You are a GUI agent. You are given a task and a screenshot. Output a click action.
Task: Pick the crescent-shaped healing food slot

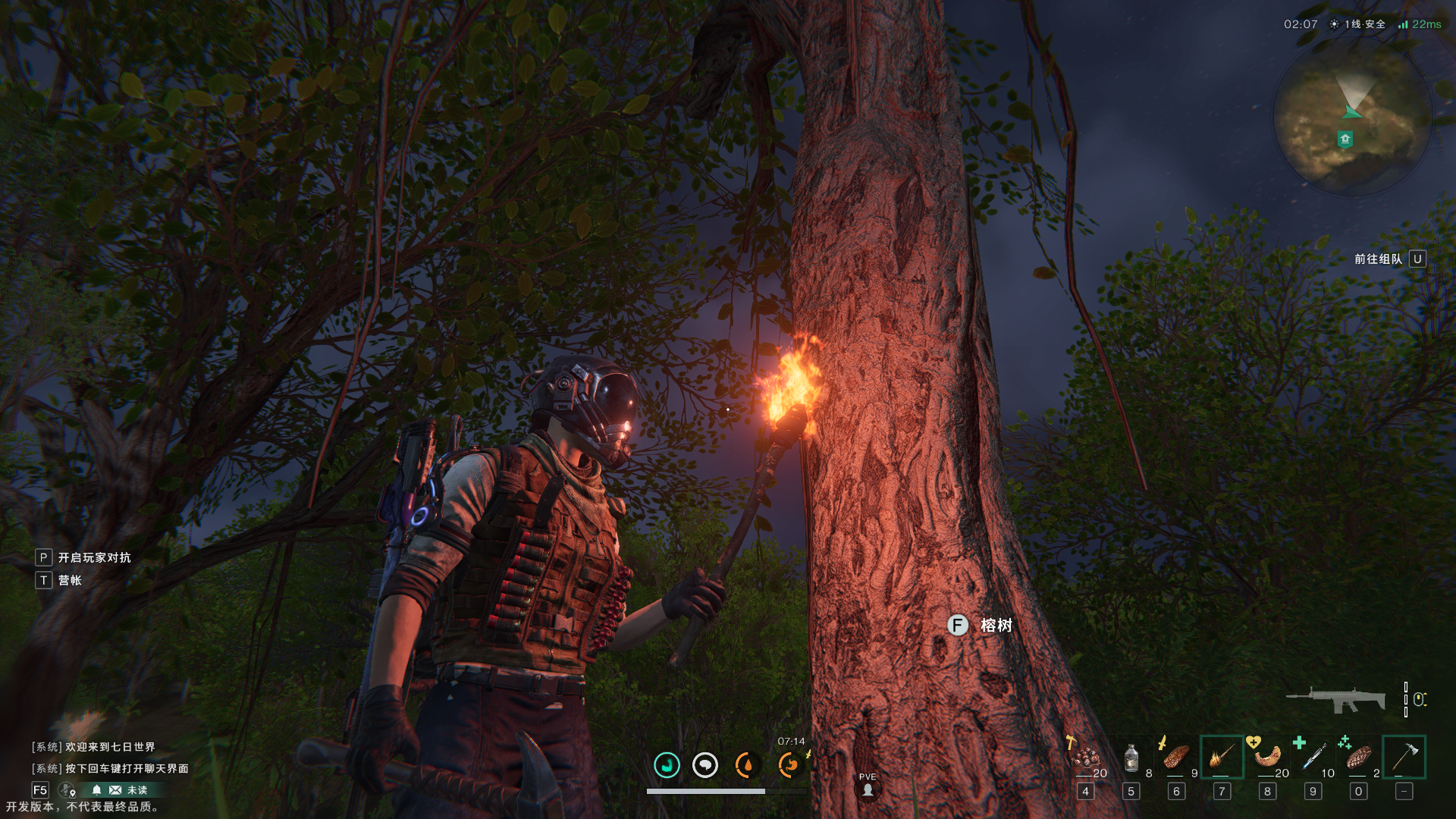coord(1267,757)
